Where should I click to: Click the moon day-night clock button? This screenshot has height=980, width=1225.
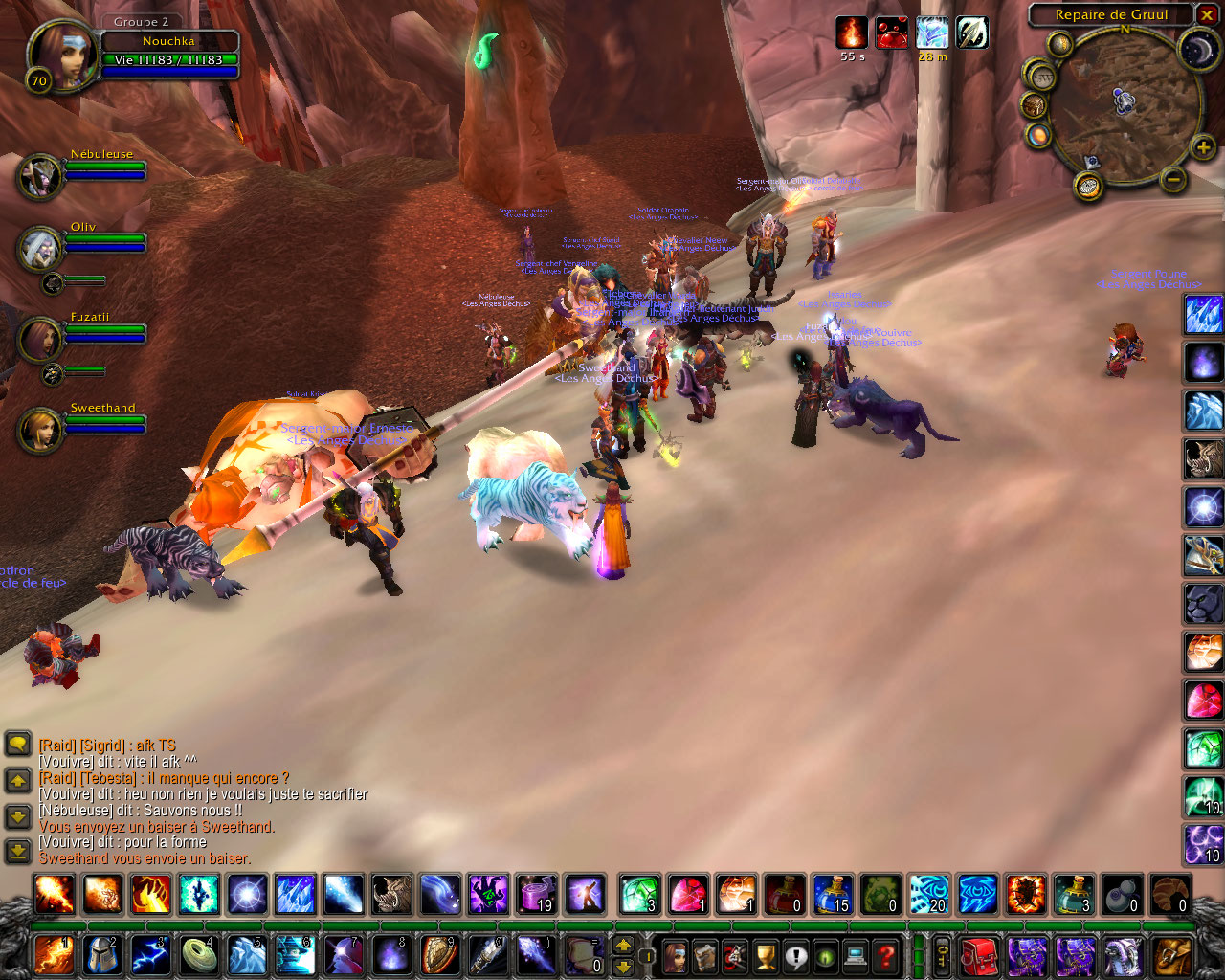(x=1196, y=49)
